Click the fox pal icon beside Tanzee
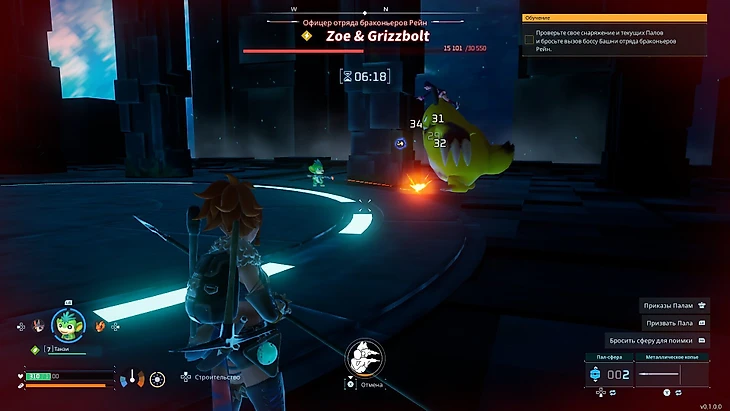 [99, 325]
